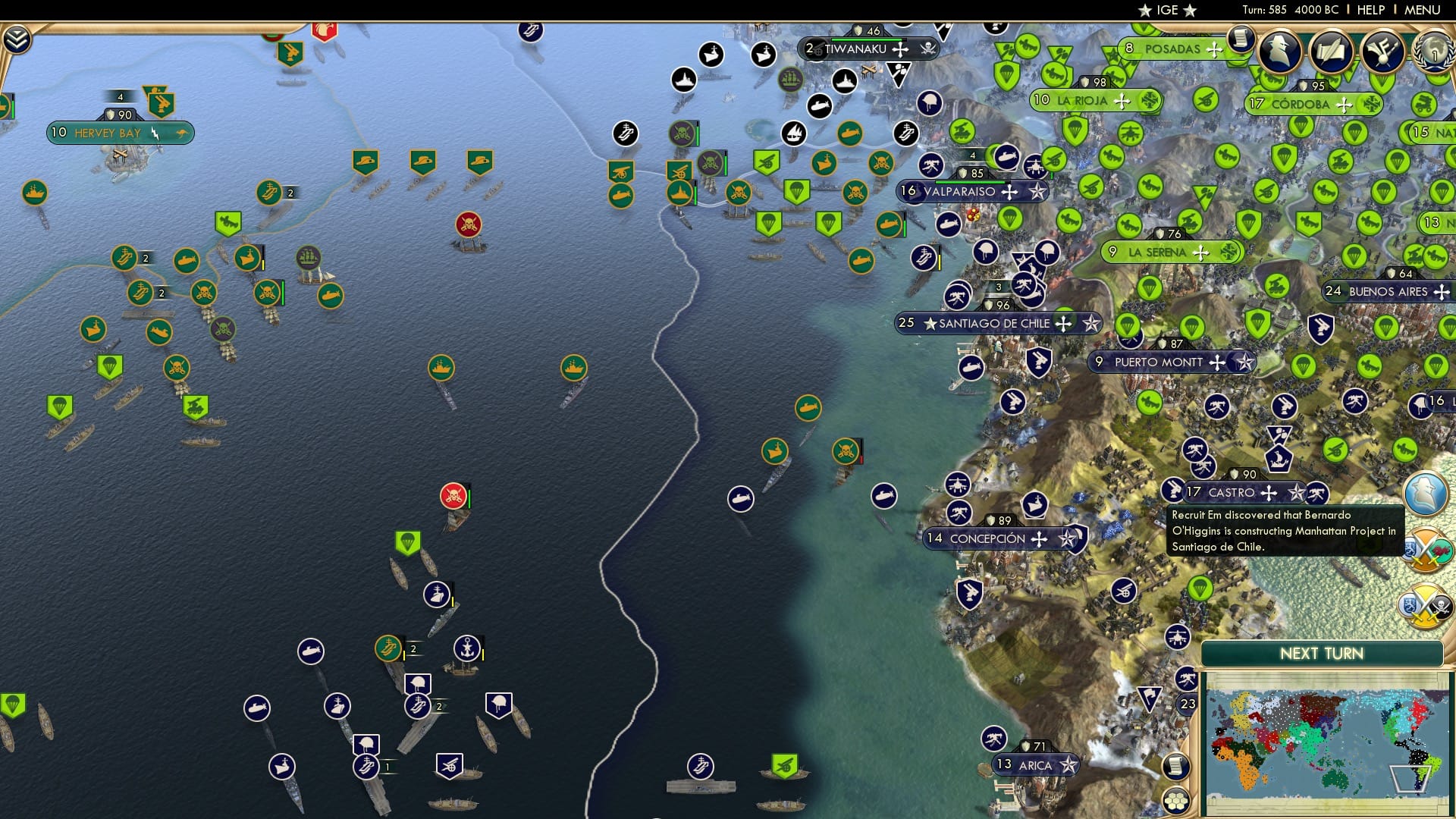Toggle Strategic View with the hexagon icon
This screenshot has height=819, width=1456.
pos(1177,801)
